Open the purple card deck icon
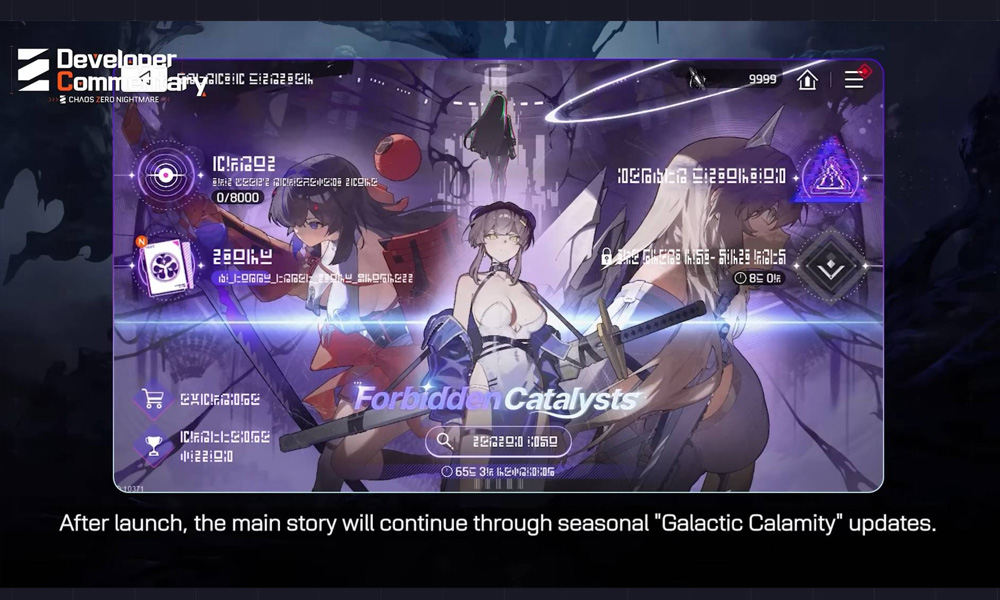This screenshot has height=600, width=1000. pos(166,267)
